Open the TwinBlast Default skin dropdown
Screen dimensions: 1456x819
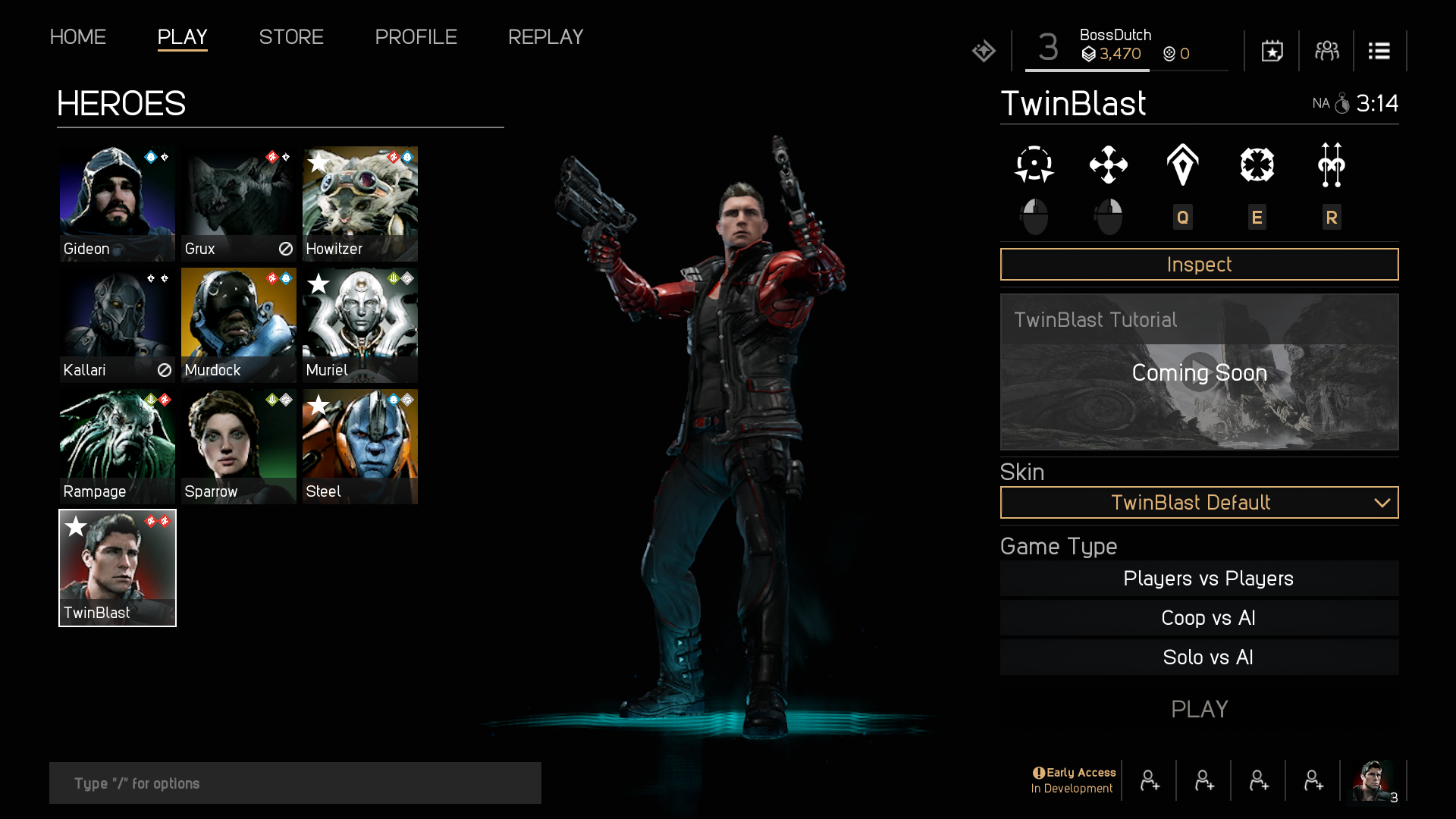pos(1199,503)
